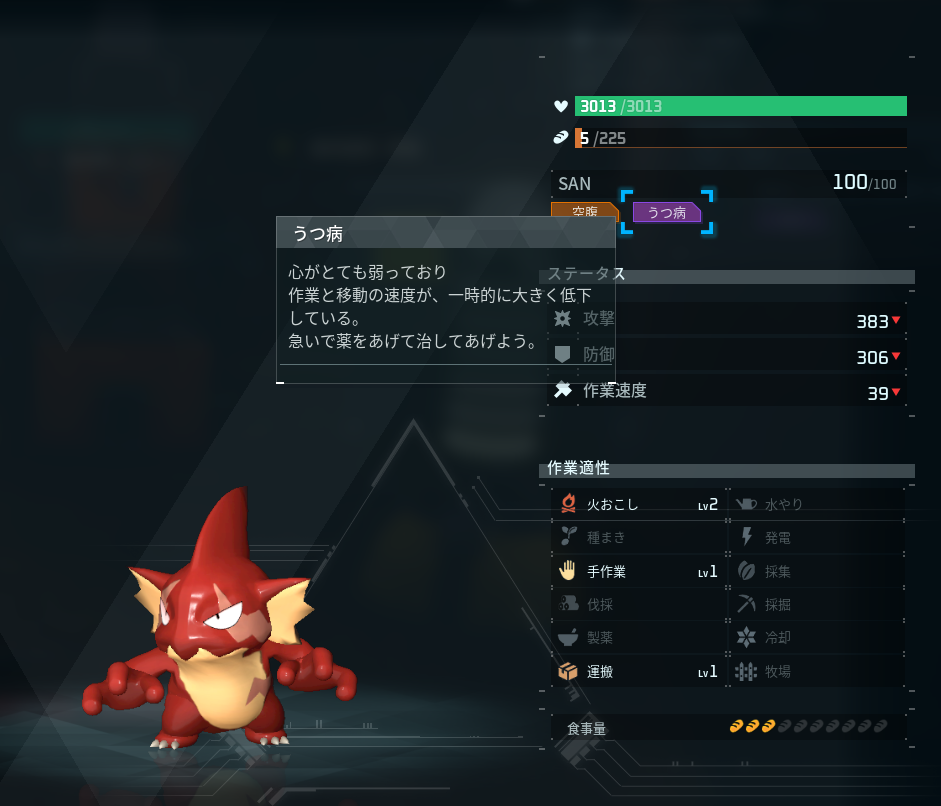This screenshot has height=806, width=941.
Task: Select the 運搬 work suitability entry
Action: [x=638, y=672]
